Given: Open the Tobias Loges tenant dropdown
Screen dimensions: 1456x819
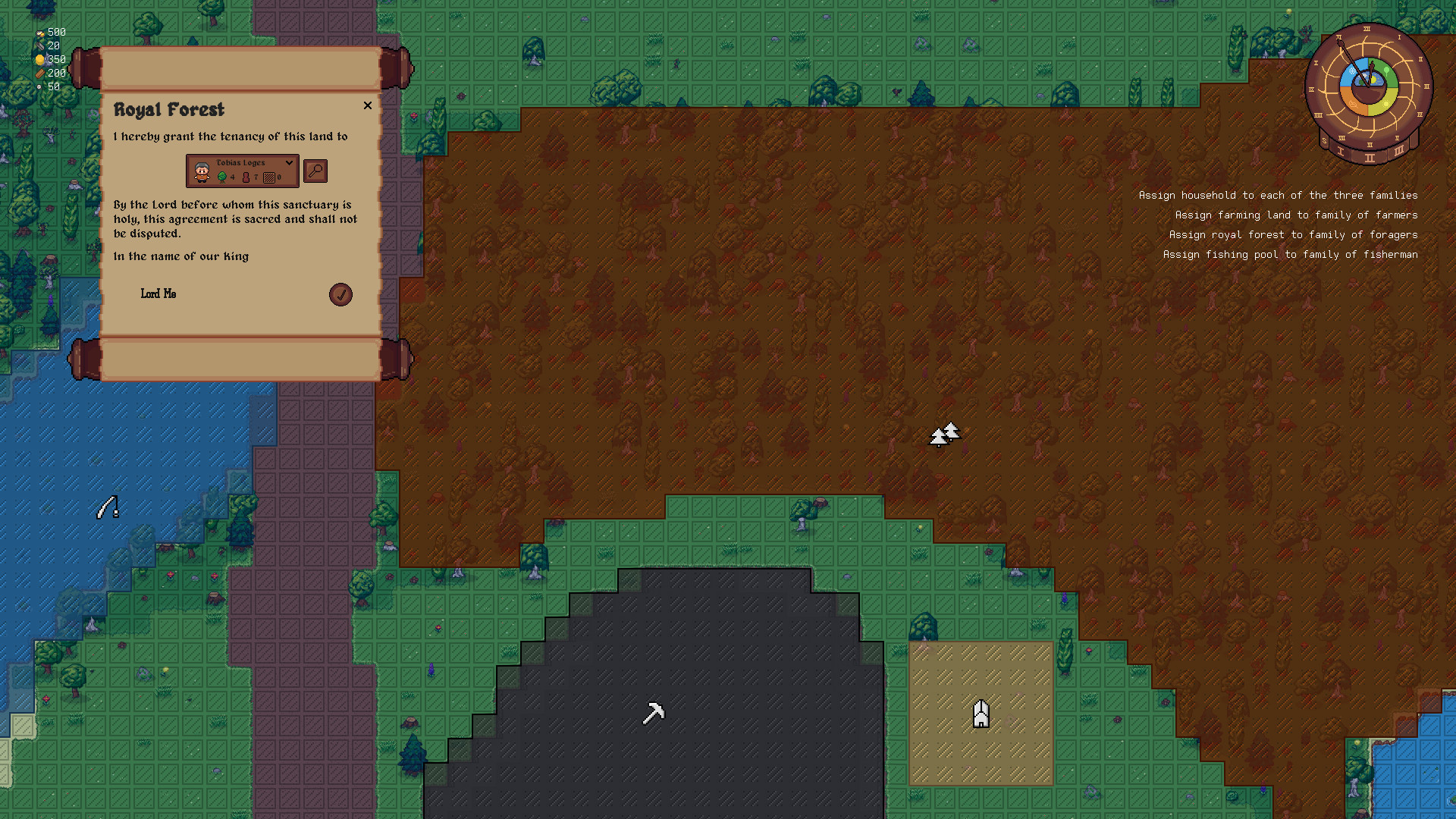Looking at the screenshot, I should (x=288, y=163).
